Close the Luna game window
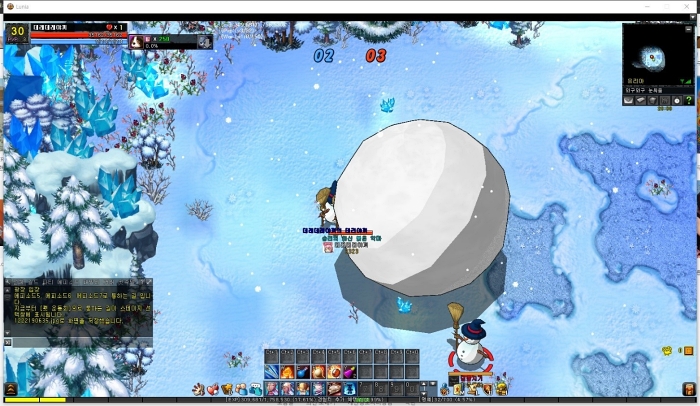Screen dimensions: 700x406 (690, 6)
